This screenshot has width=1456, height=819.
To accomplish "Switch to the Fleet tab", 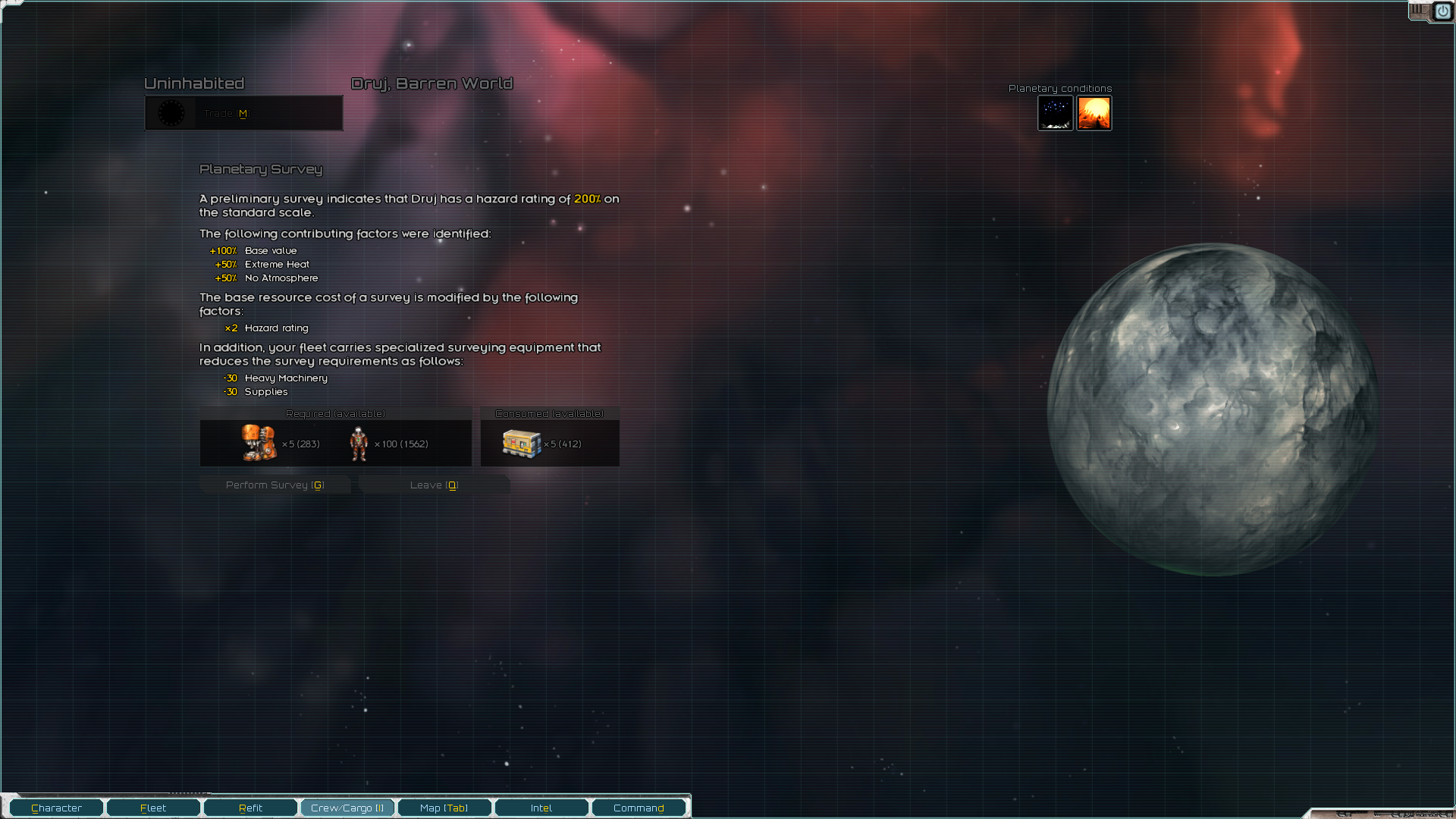I will [152, 807].
